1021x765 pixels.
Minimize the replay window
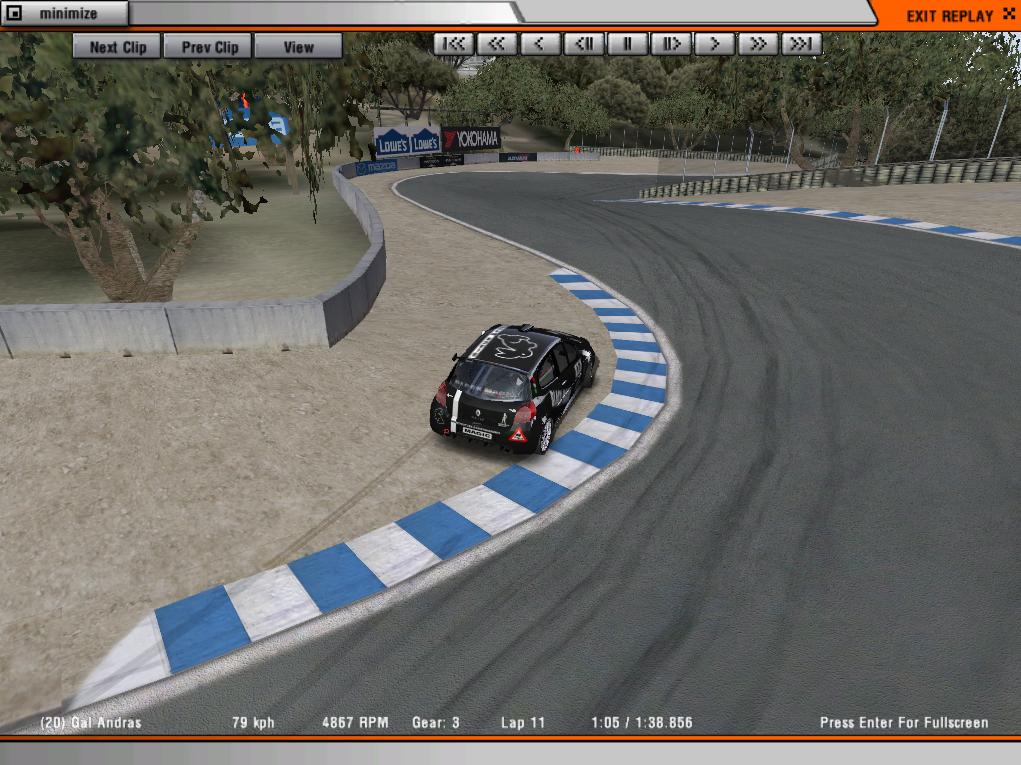click(65, 14)
